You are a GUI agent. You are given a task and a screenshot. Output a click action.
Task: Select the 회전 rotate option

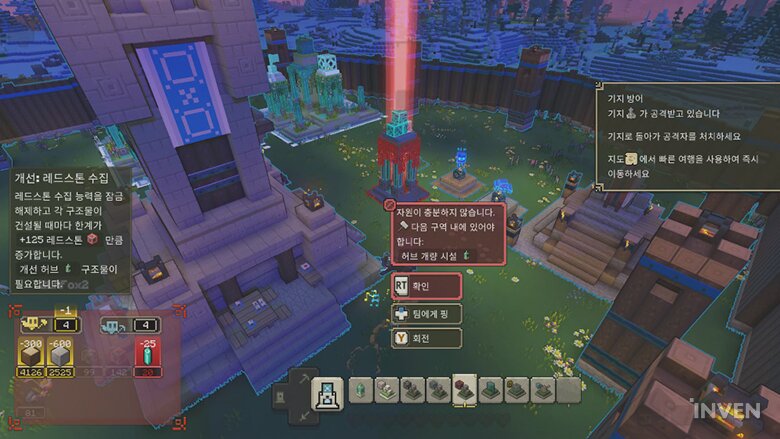[427, 338]
